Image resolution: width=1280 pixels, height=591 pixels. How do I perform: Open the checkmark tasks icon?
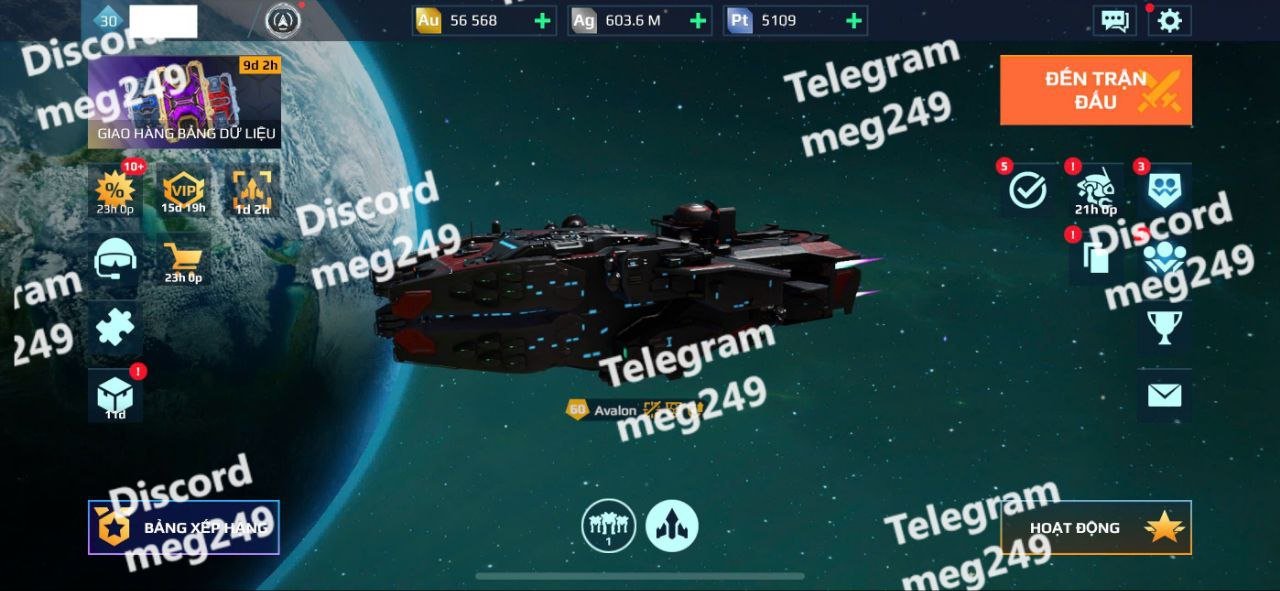coord(1027,190)
